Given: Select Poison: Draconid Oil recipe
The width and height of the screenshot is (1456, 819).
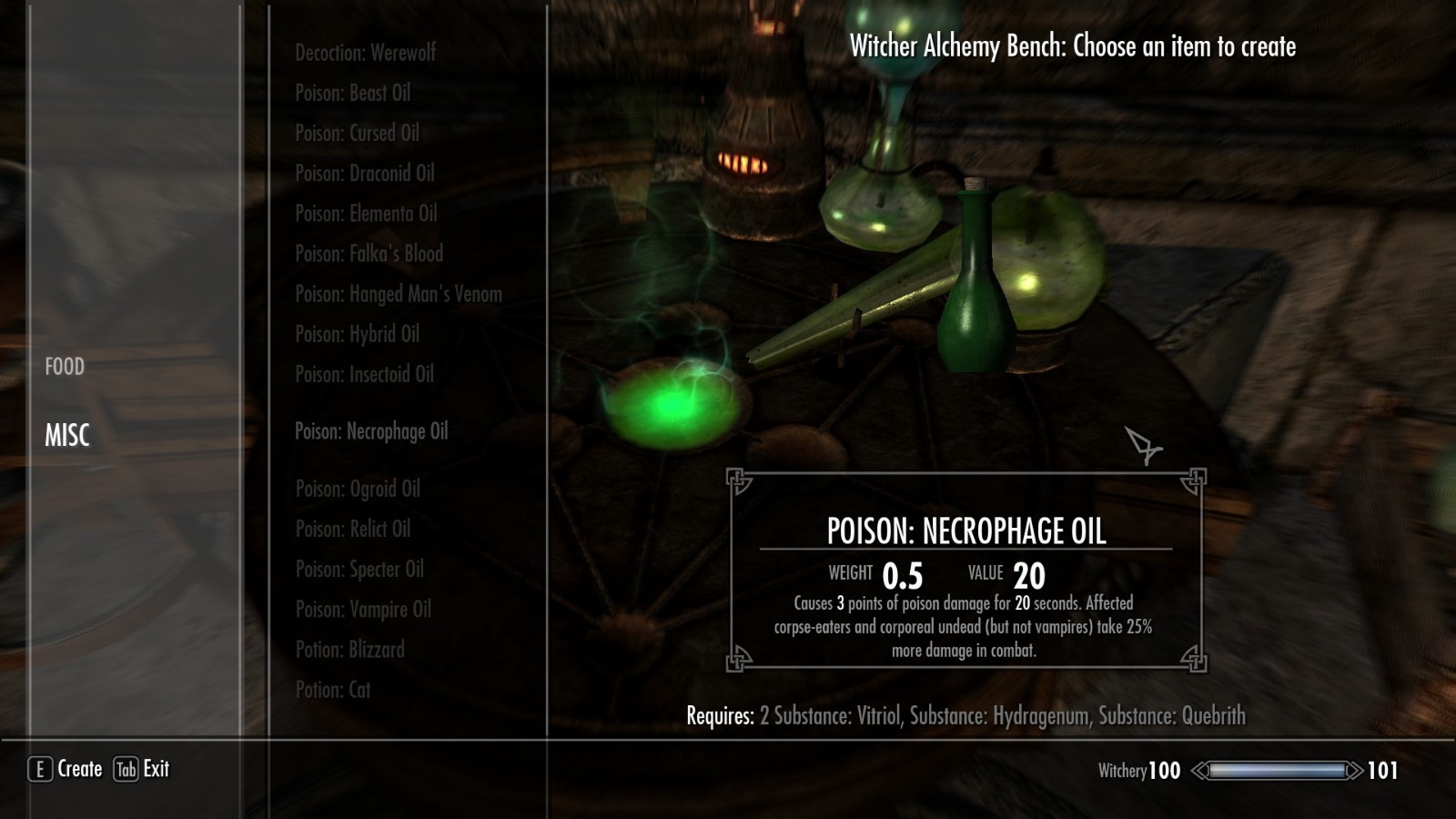Looking at the screenshot, I should click(x=364, y=173).
